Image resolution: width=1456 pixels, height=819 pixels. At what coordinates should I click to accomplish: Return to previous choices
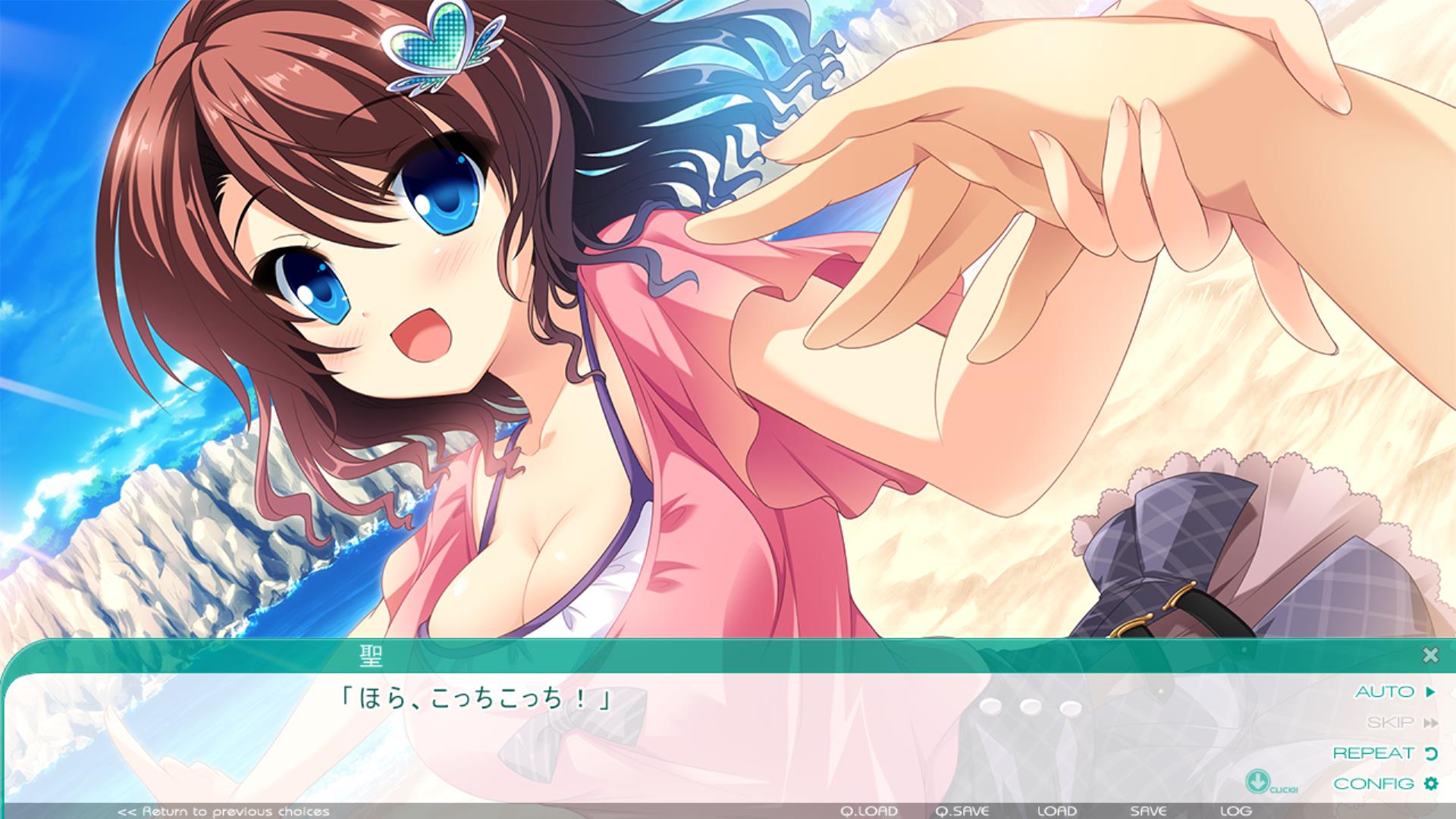(x=224, y=811)
